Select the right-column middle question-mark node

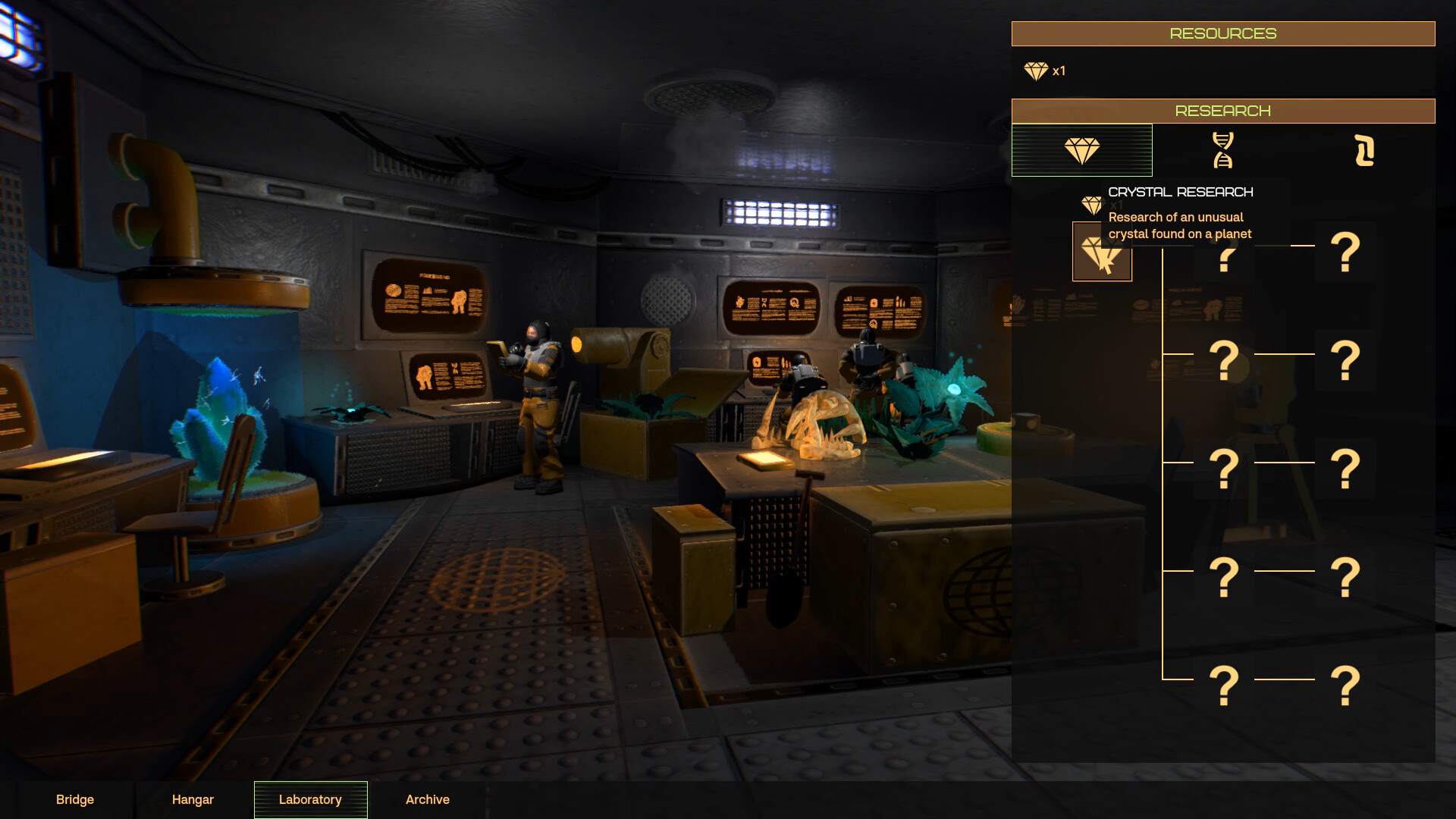(1346, 466)
